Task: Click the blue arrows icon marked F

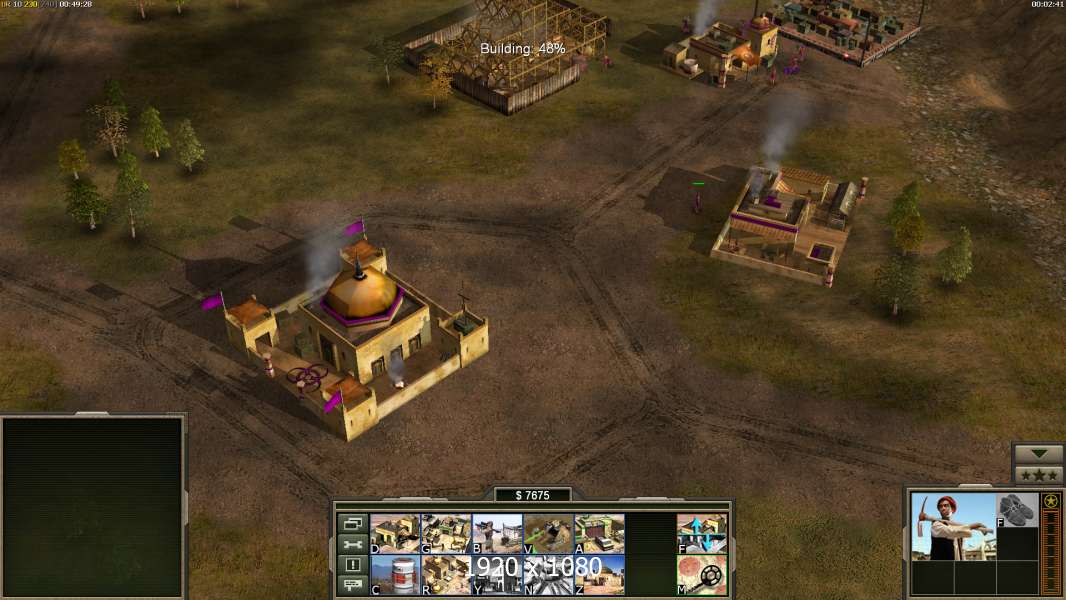Action: [702, 533]
